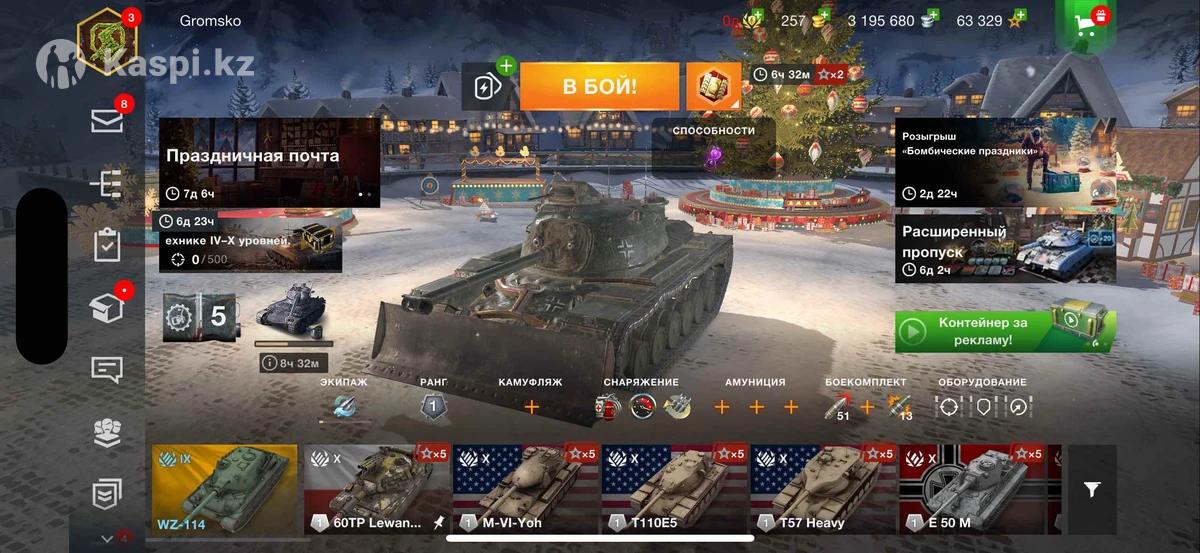Open the player profile badge
The width and height of the screenshot is (1200, 553).
[x=106, y=43]
